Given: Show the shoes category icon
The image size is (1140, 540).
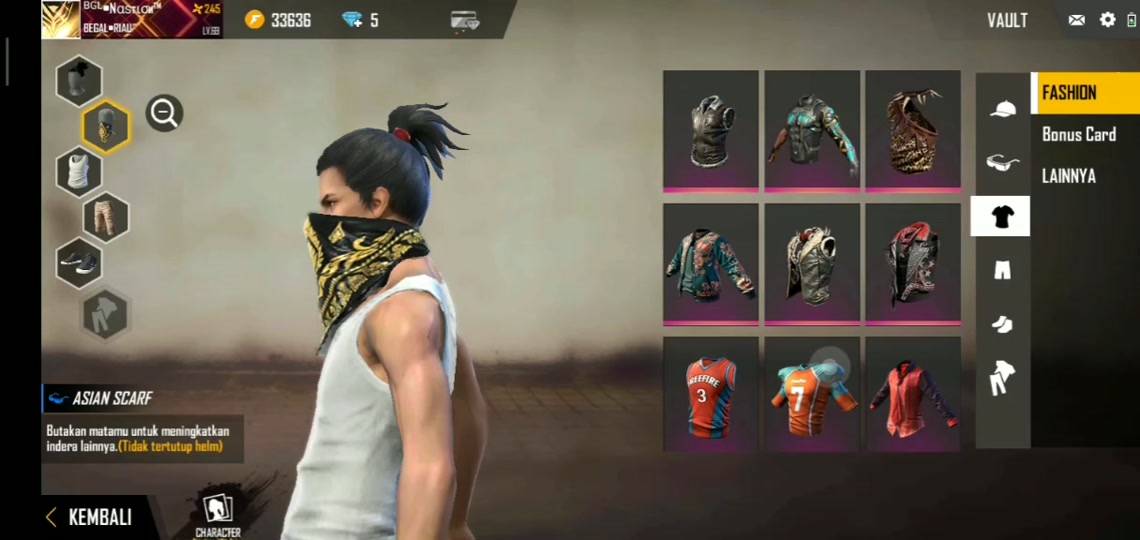Looking at the screenshot, I should 1002,323.
